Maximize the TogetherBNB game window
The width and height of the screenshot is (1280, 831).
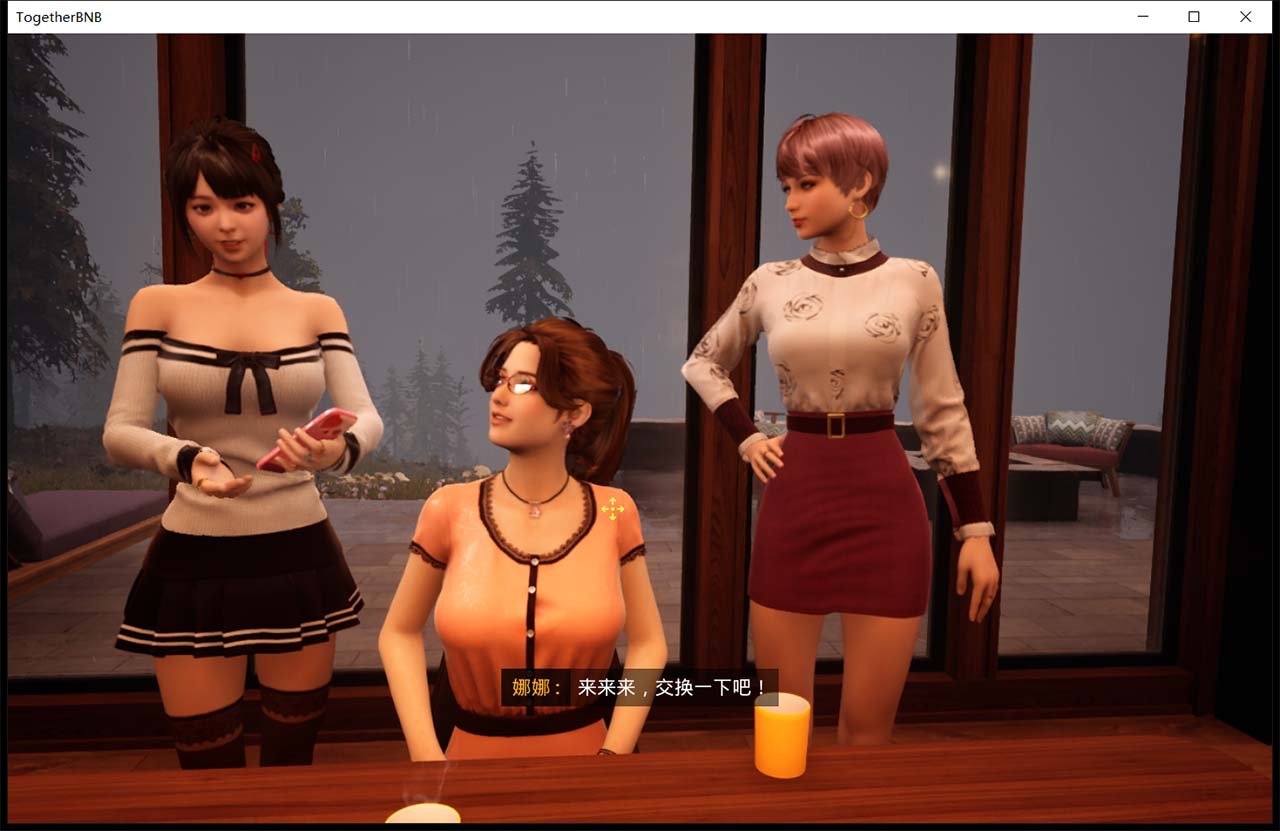(1193, 17)
